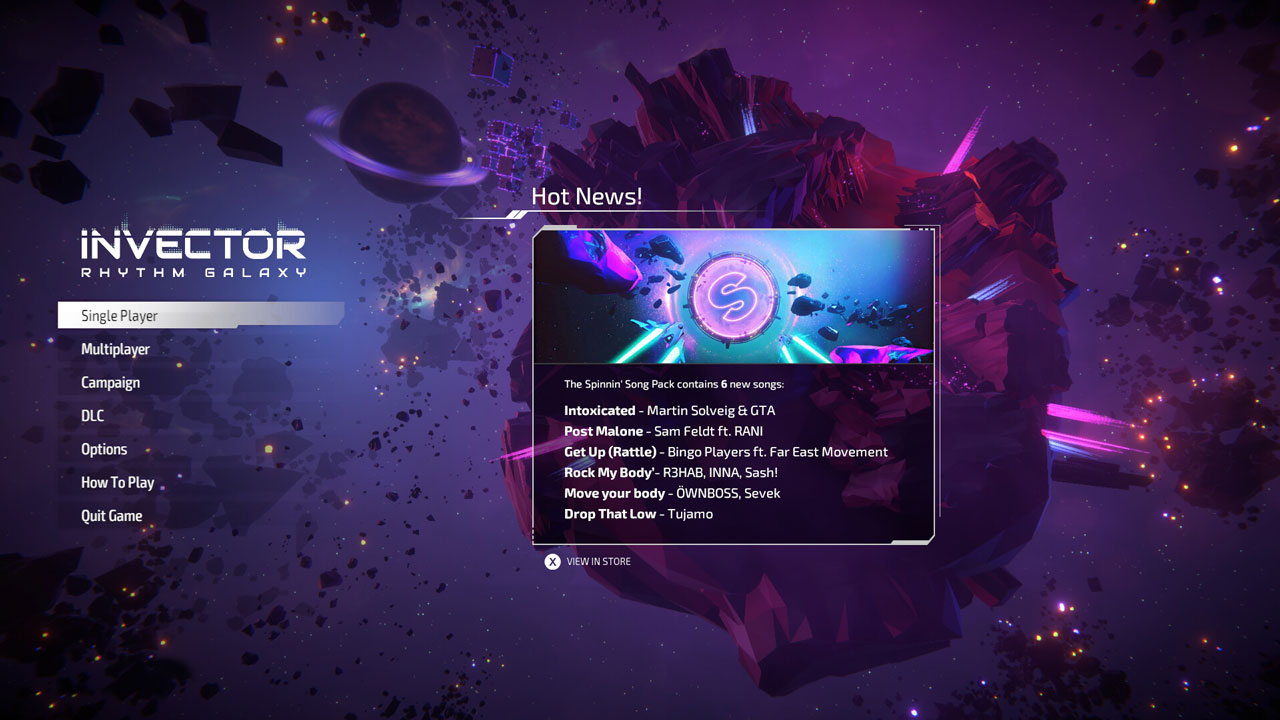Image resolution: width=1280 pixels, height=720 pixels.
Task: Click the highlighted Single Player selection bar
Action: coord(200,315)
